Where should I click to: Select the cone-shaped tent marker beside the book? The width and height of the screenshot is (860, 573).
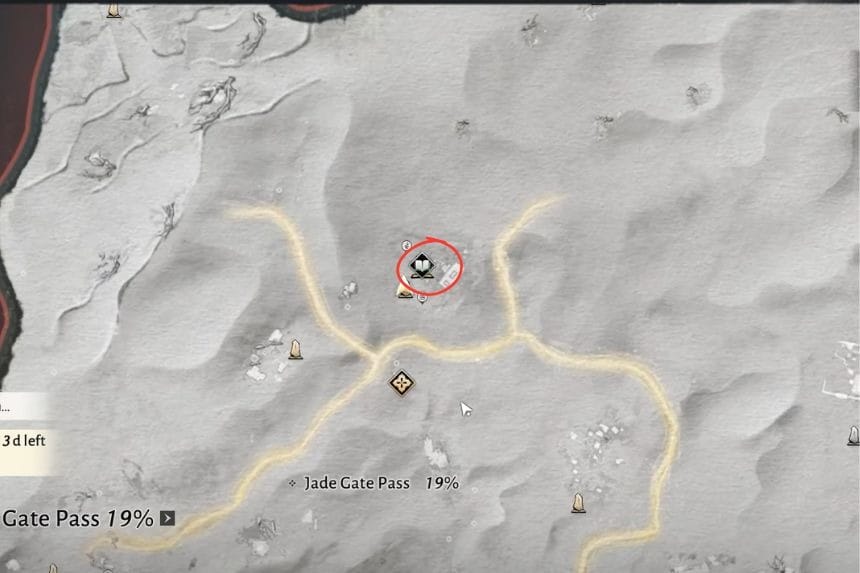[x=405, y=291]
